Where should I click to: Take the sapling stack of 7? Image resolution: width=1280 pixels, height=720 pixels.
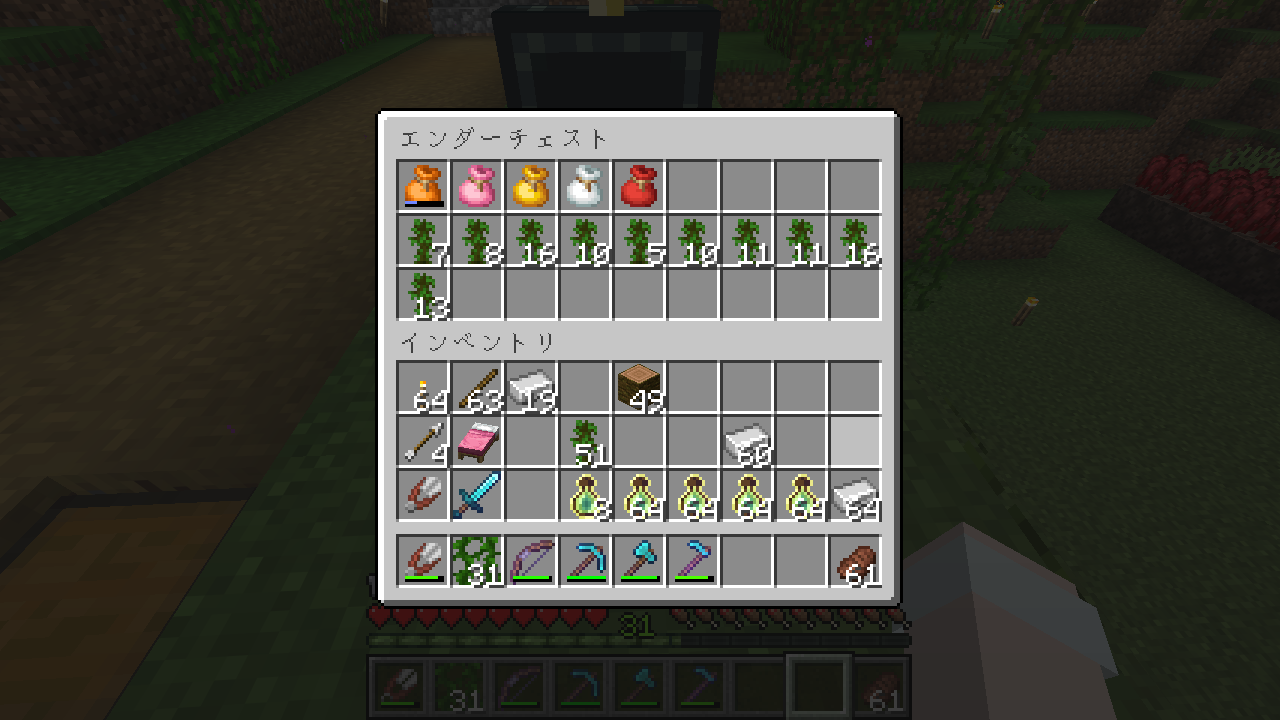pos(423,240)
